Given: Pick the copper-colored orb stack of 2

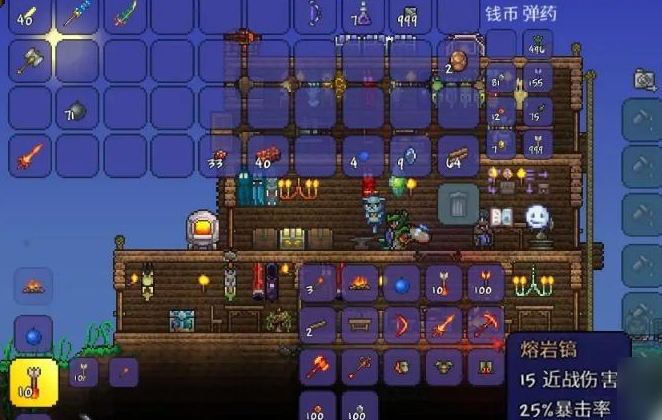Looking at the screenshot, I should coord(458,61).
